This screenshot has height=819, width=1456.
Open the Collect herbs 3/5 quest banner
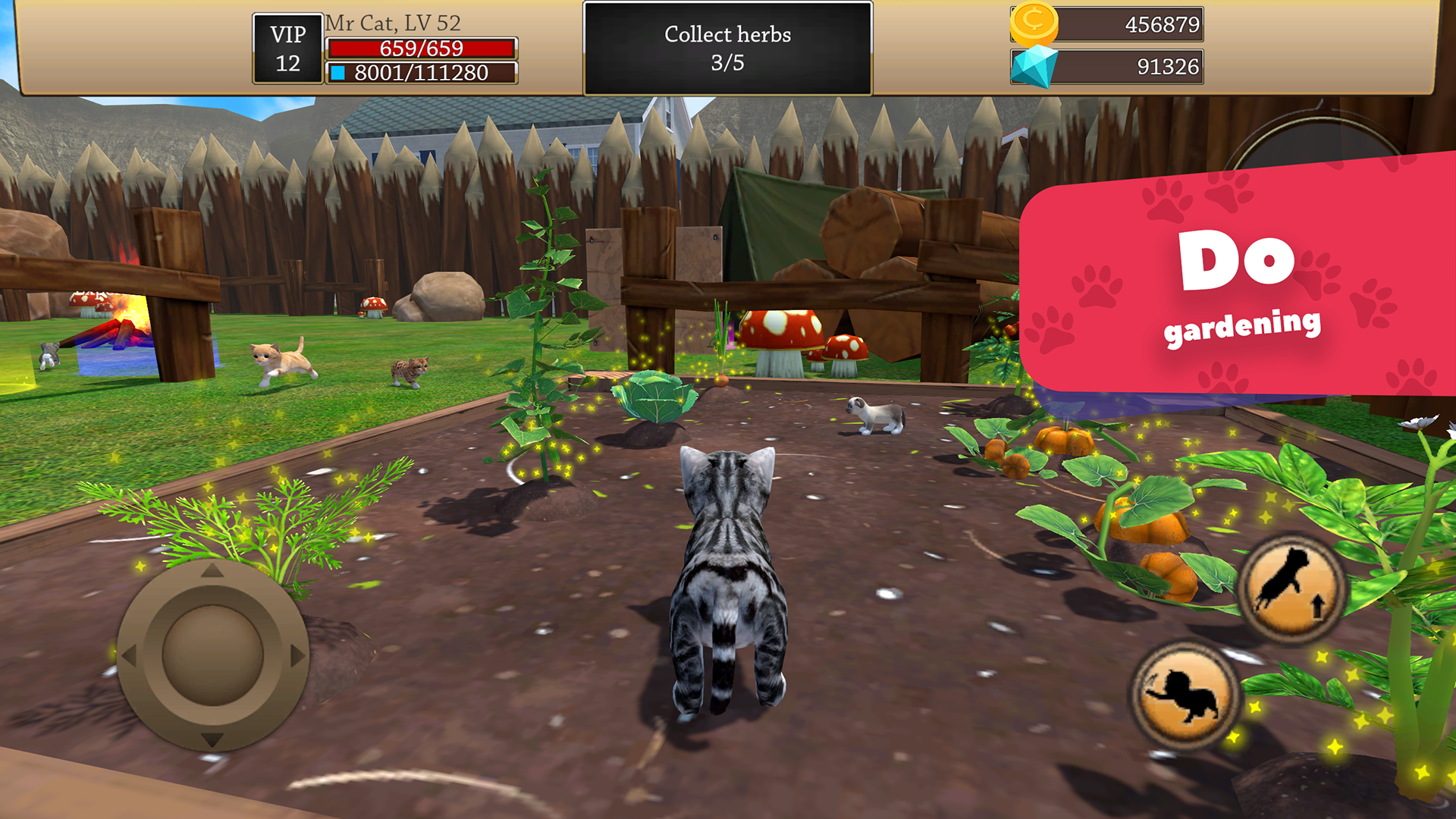[726, 48]
